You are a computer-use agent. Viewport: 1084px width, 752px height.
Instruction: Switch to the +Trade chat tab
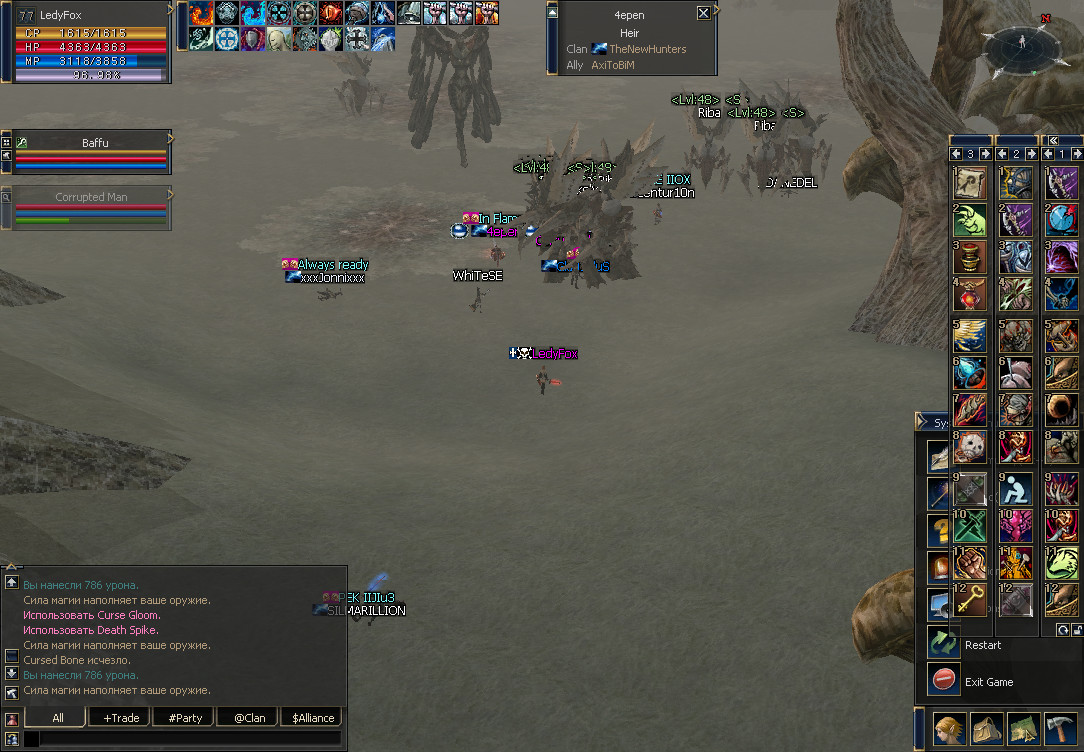pyautogui.click(x=120, y=718)
